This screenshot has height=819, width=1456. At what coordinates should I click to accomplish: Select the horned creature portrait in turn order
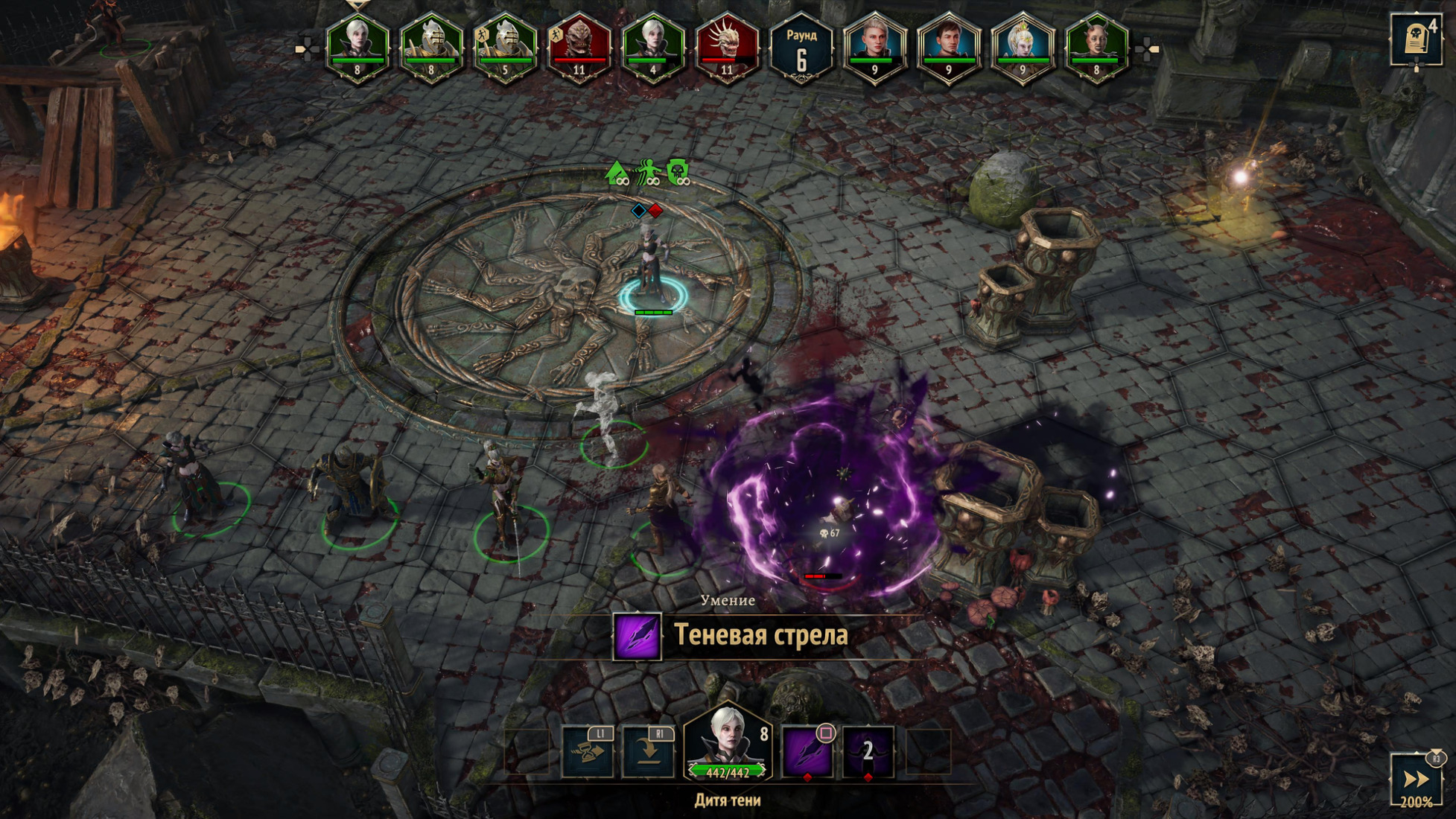(1096, 46)
